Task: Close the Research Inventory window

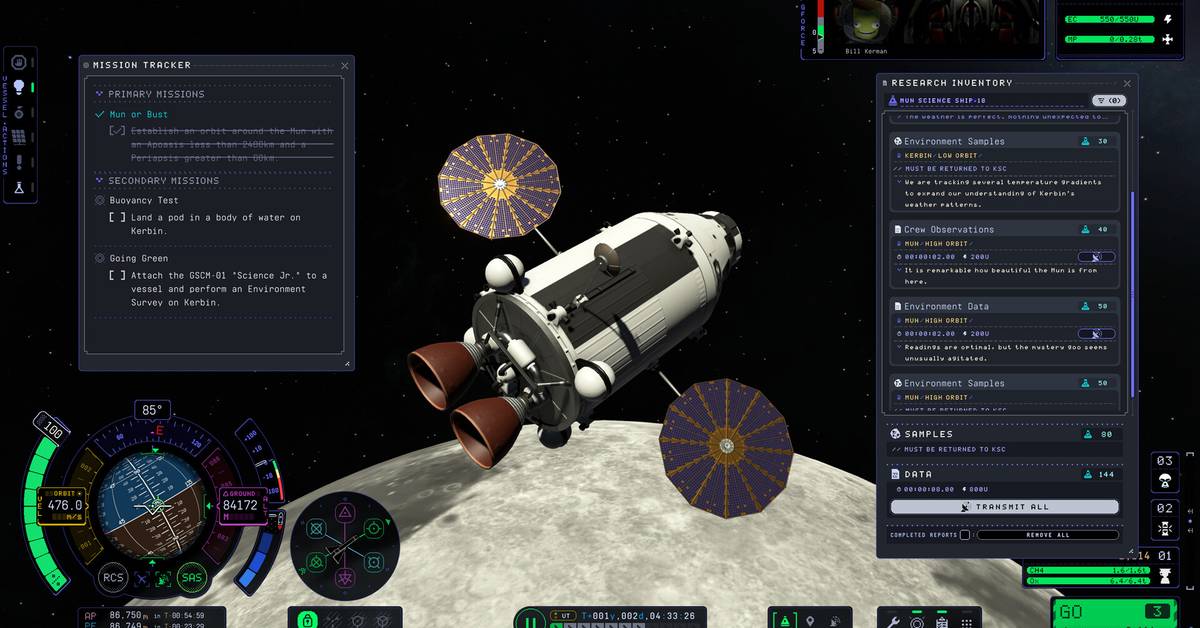Action: click(x=1127, y=83)
